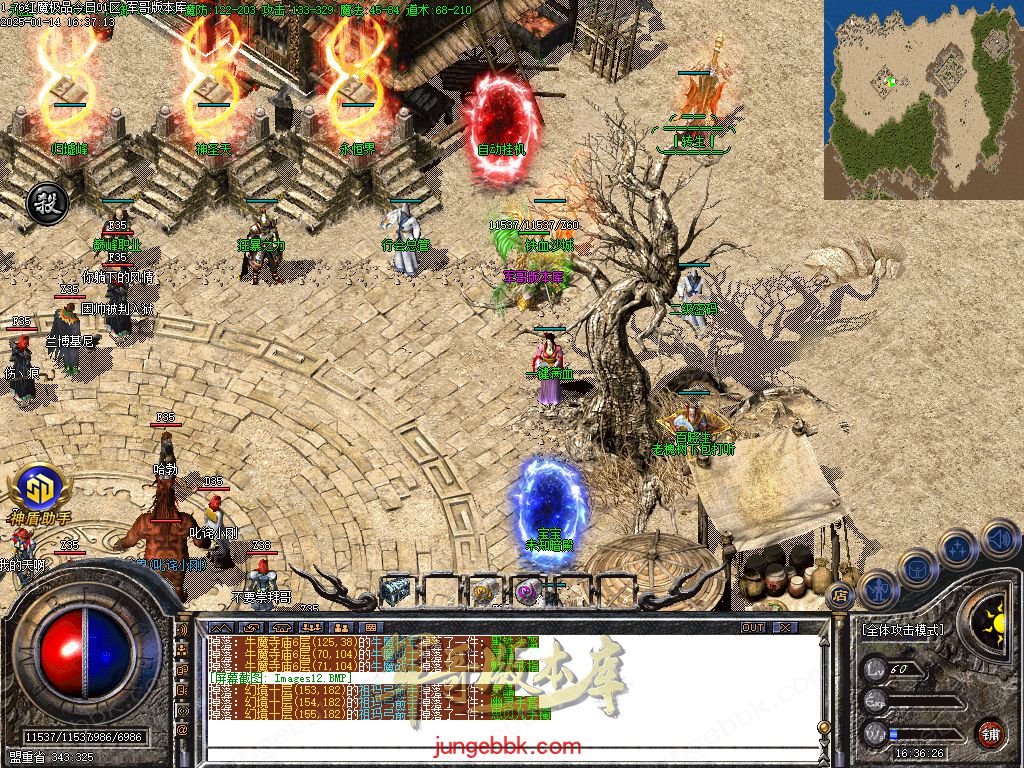The height and width of the screenshot is (768, 1024).
Task: Click the OUT button on chat panel
Action: click(x=753, y=627)
